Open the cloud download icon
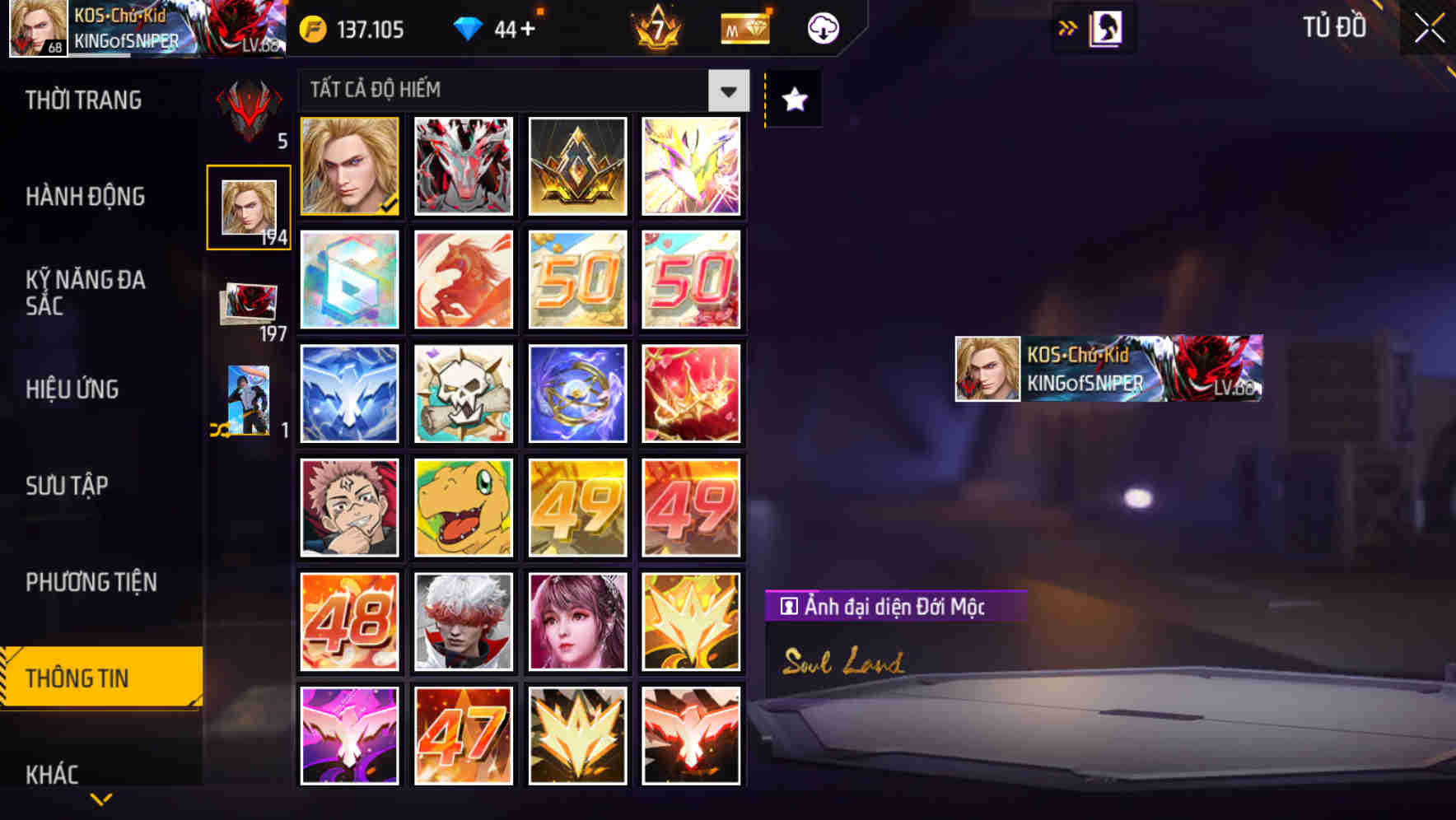The width and height of the screenshot is (1456, 820). coord(821,27)
